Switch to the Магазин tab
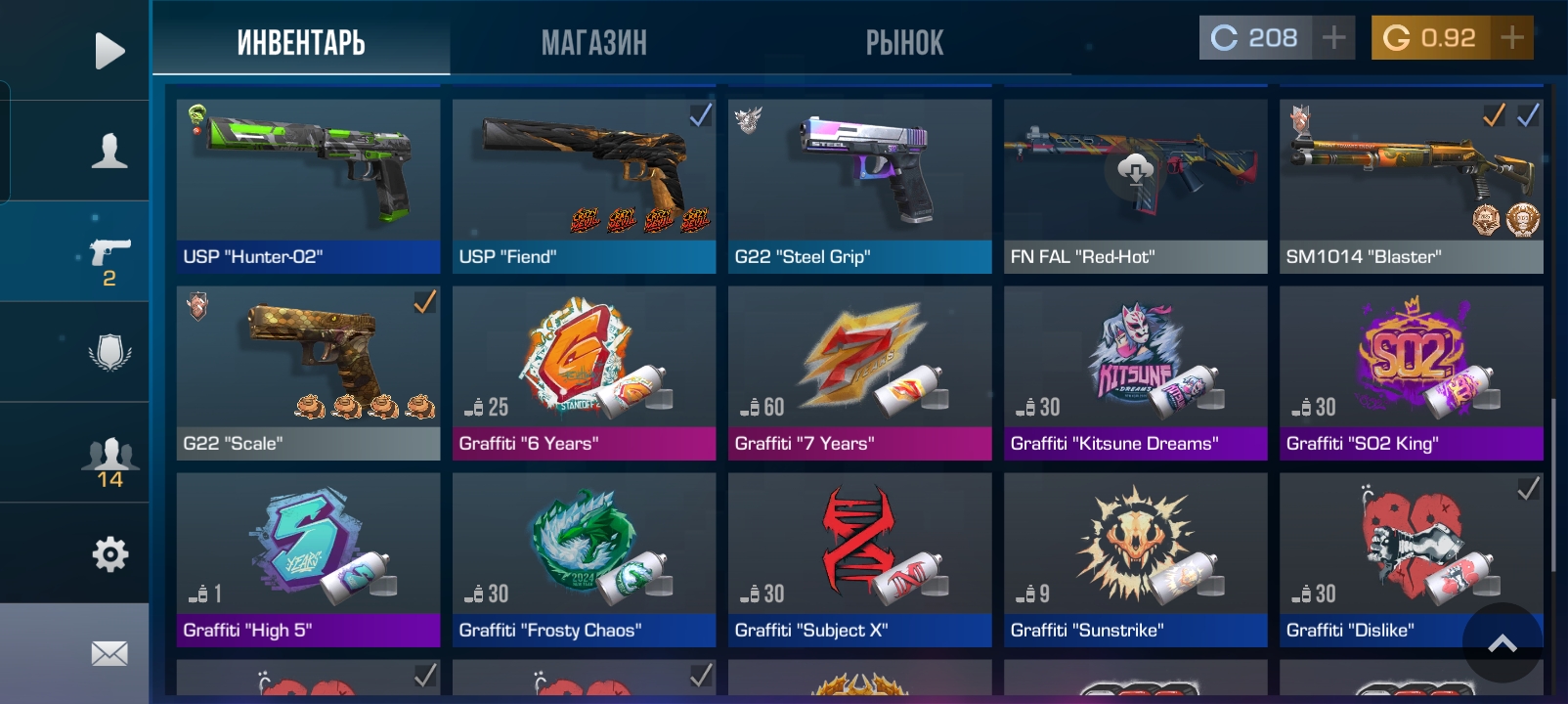Image resolution: width=1568 pixels, height=704 pixels. (593, 43)
